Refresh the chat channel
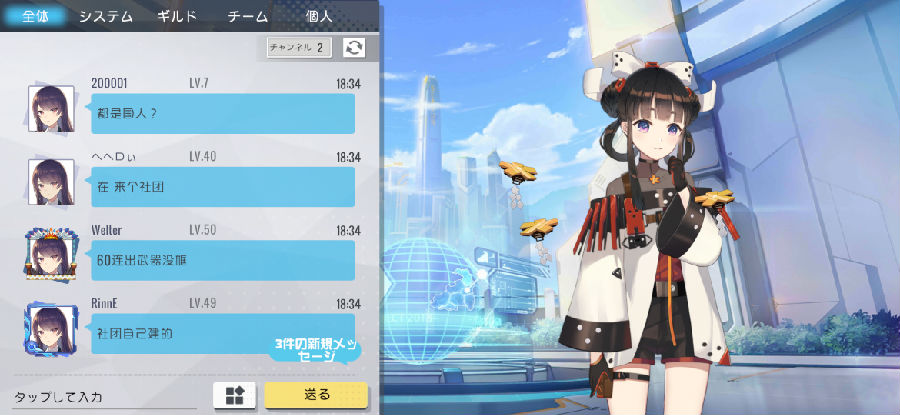The height and width of the screenshot is (415, 900). point(354,47)
